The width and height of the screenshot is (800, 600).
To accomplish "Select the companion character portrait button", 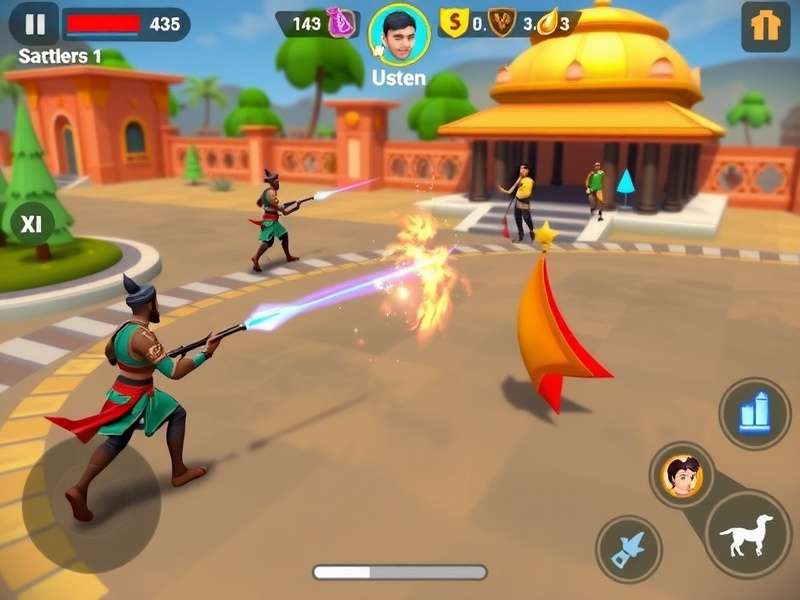I will [682, 476].
